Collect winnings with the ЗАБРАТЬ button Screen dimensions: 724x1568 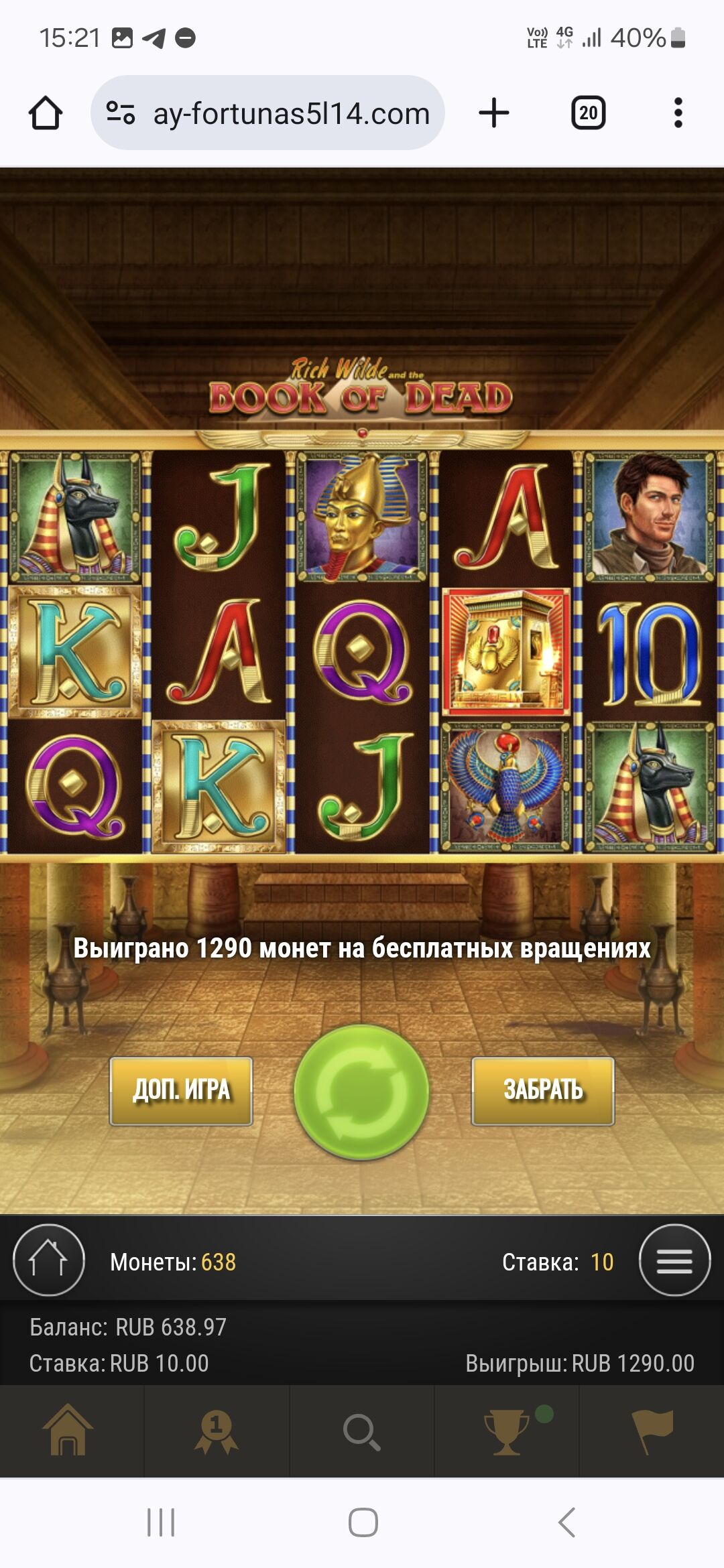coord(543,1091)
